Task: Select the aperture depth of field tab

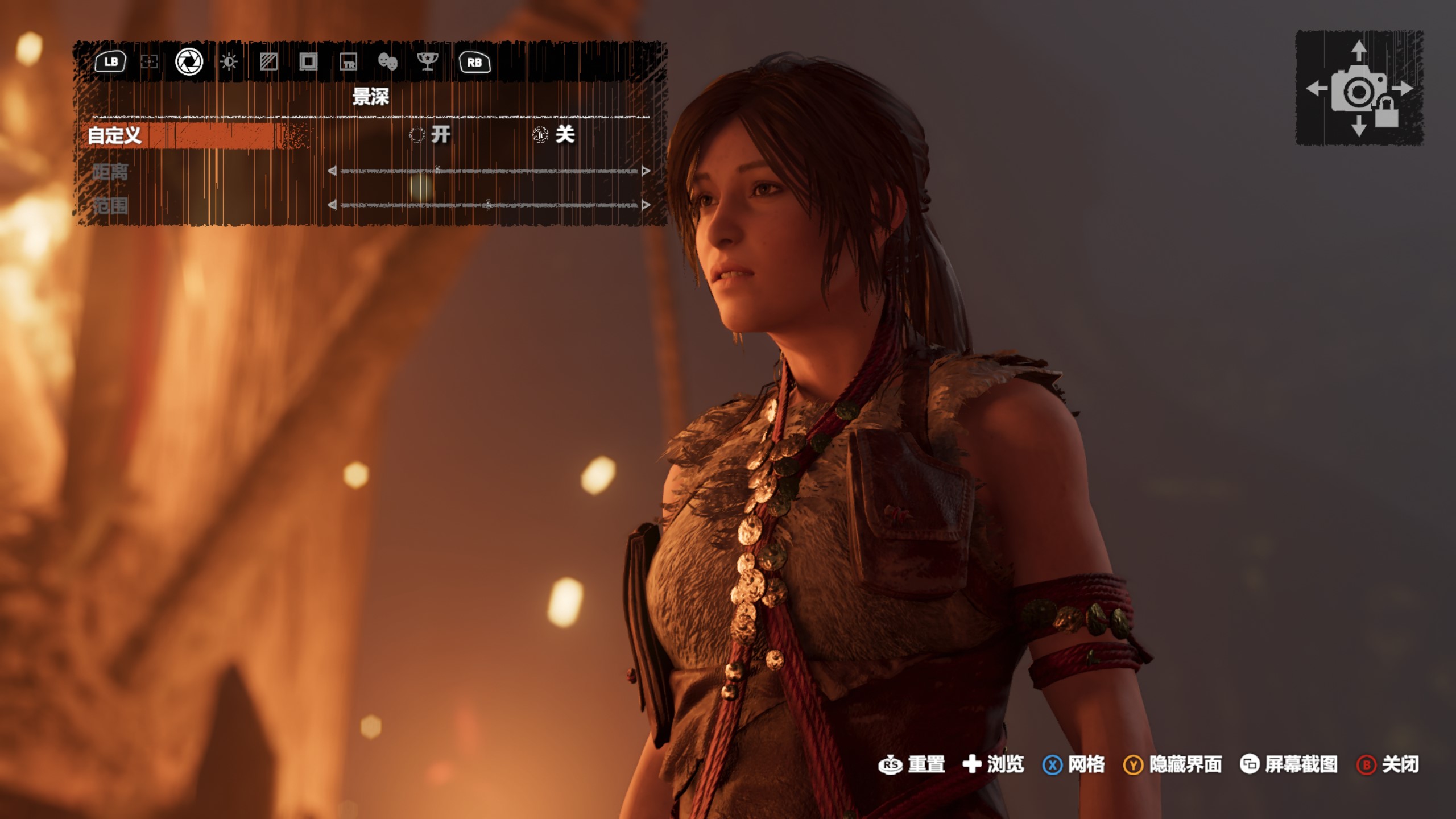Action: (x=189, y=62)
